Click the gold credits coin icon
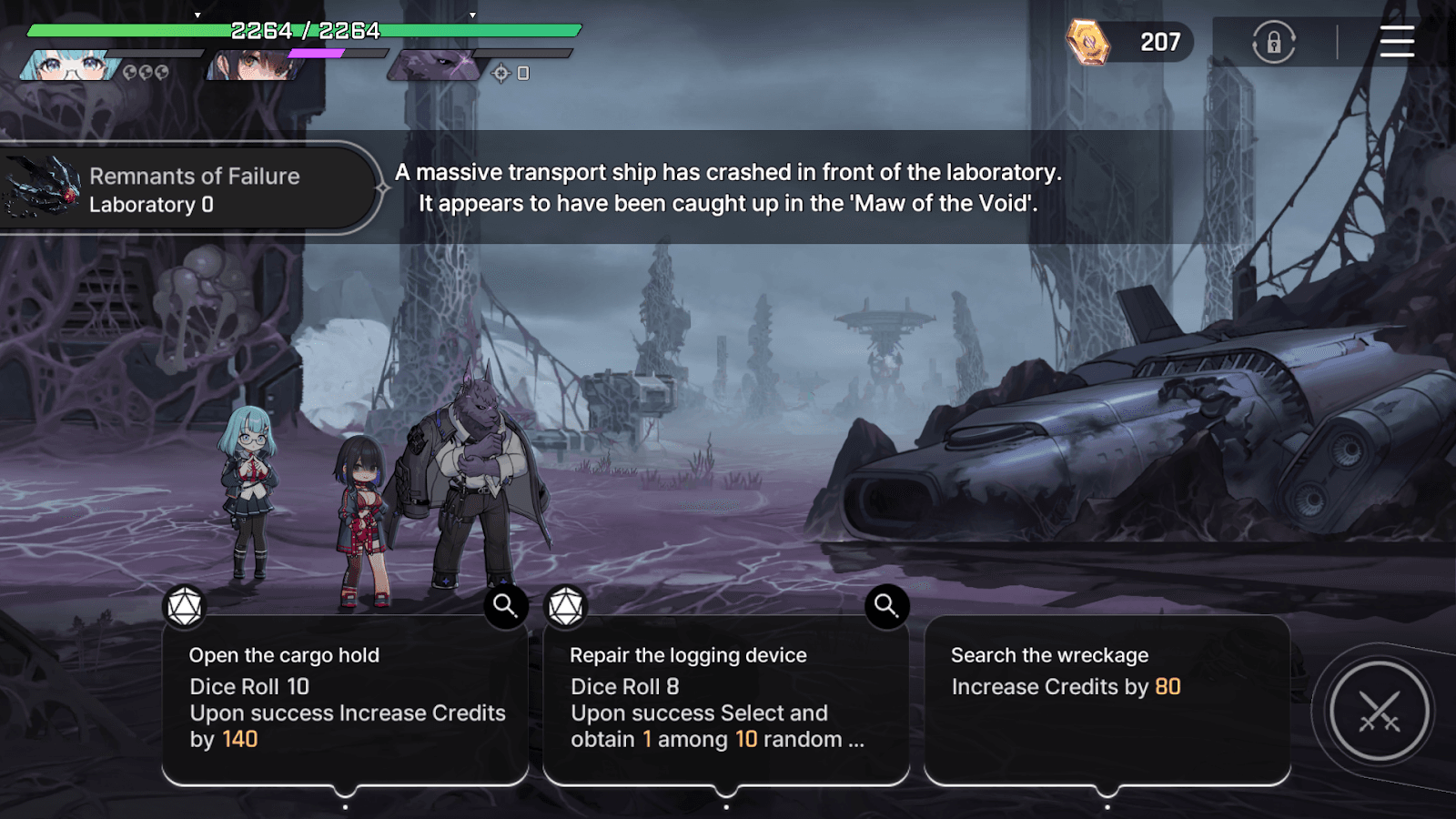 point(1088,42)
